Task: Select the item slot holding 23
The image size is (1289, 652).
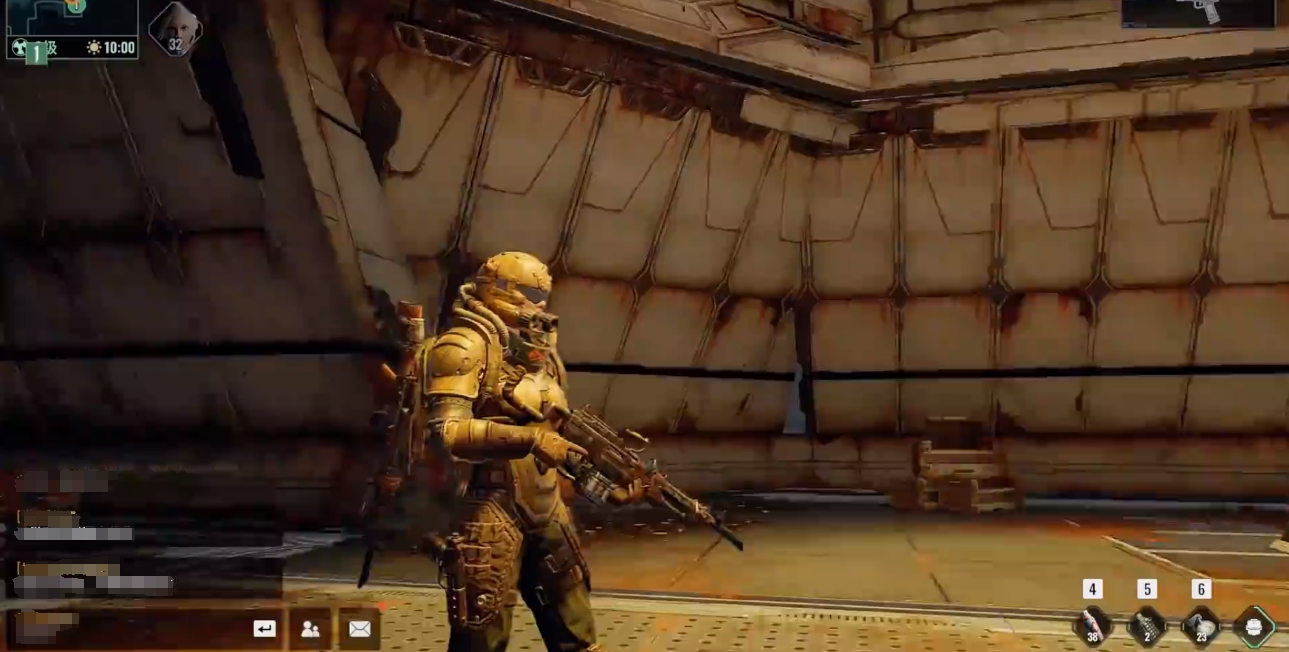Action: point(1201,626)
